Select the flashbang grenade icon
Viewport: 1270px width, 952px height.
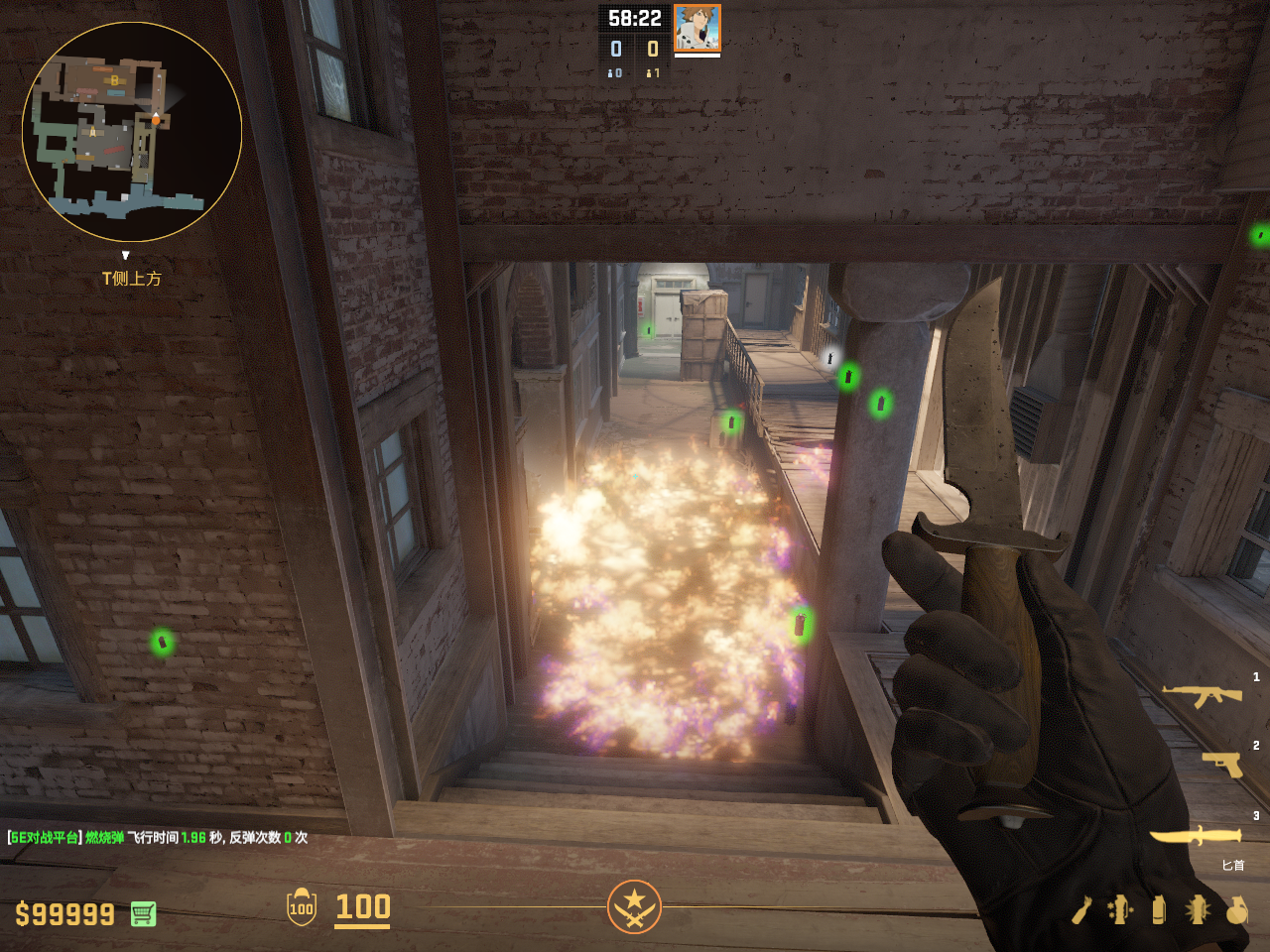[1198, 909]
